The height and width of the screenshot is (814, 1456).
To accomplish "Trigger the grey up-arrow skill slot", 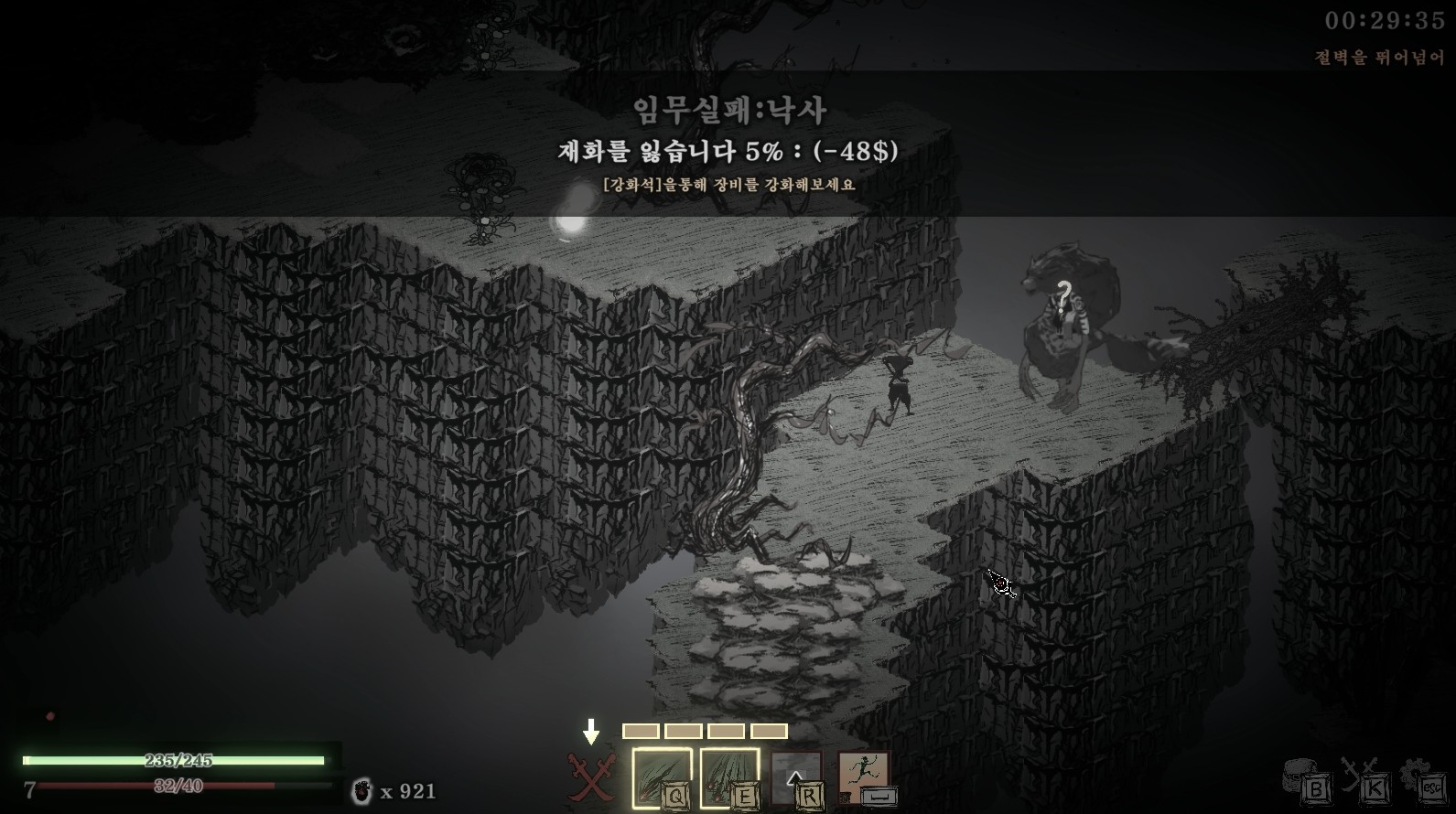I will pyautogui.click(x=796, y=777).
